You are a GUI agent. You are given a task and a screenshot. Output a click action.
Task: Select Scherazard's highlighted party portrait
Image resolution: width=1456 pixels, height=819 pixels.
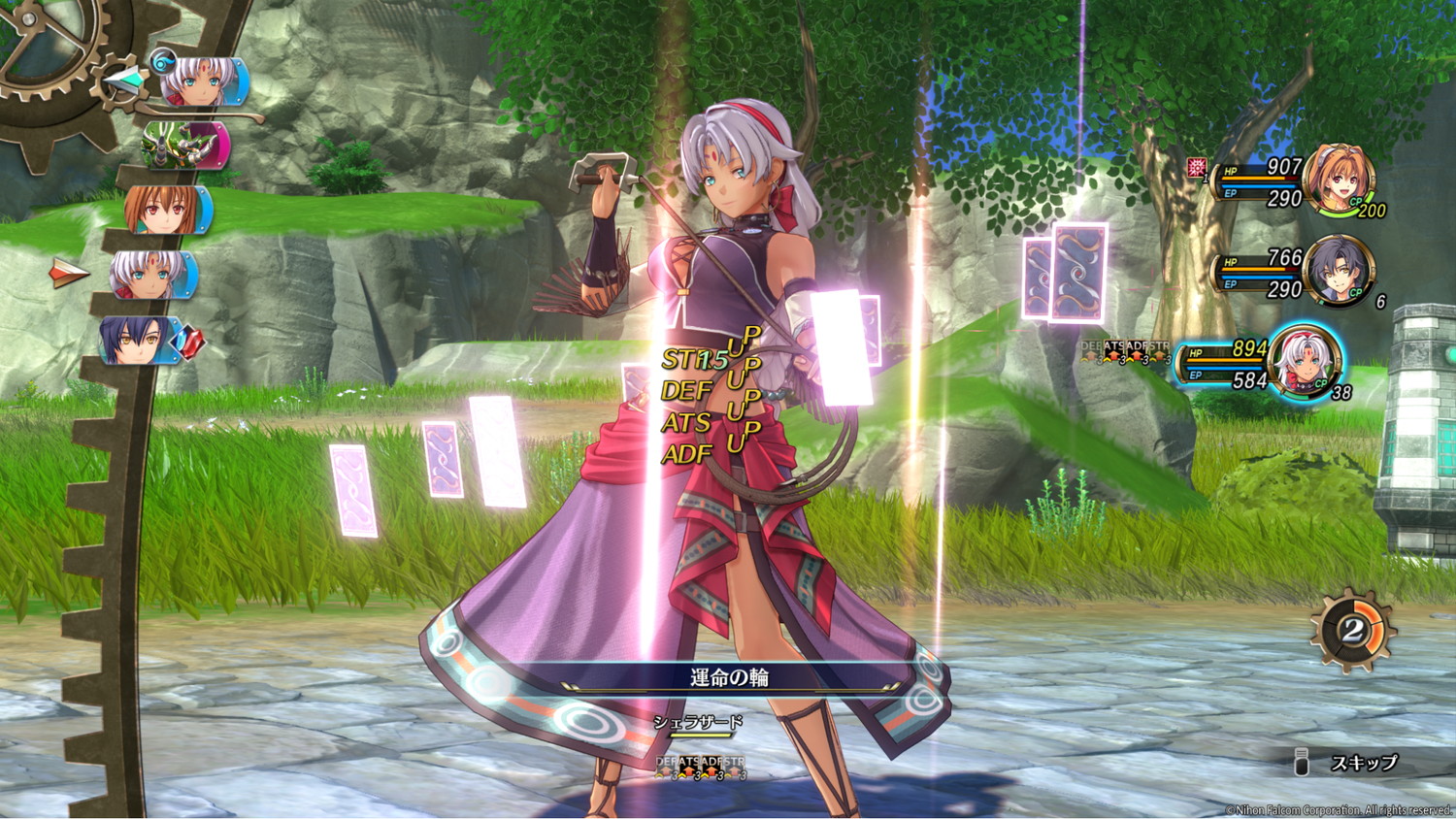point(1306,361)
